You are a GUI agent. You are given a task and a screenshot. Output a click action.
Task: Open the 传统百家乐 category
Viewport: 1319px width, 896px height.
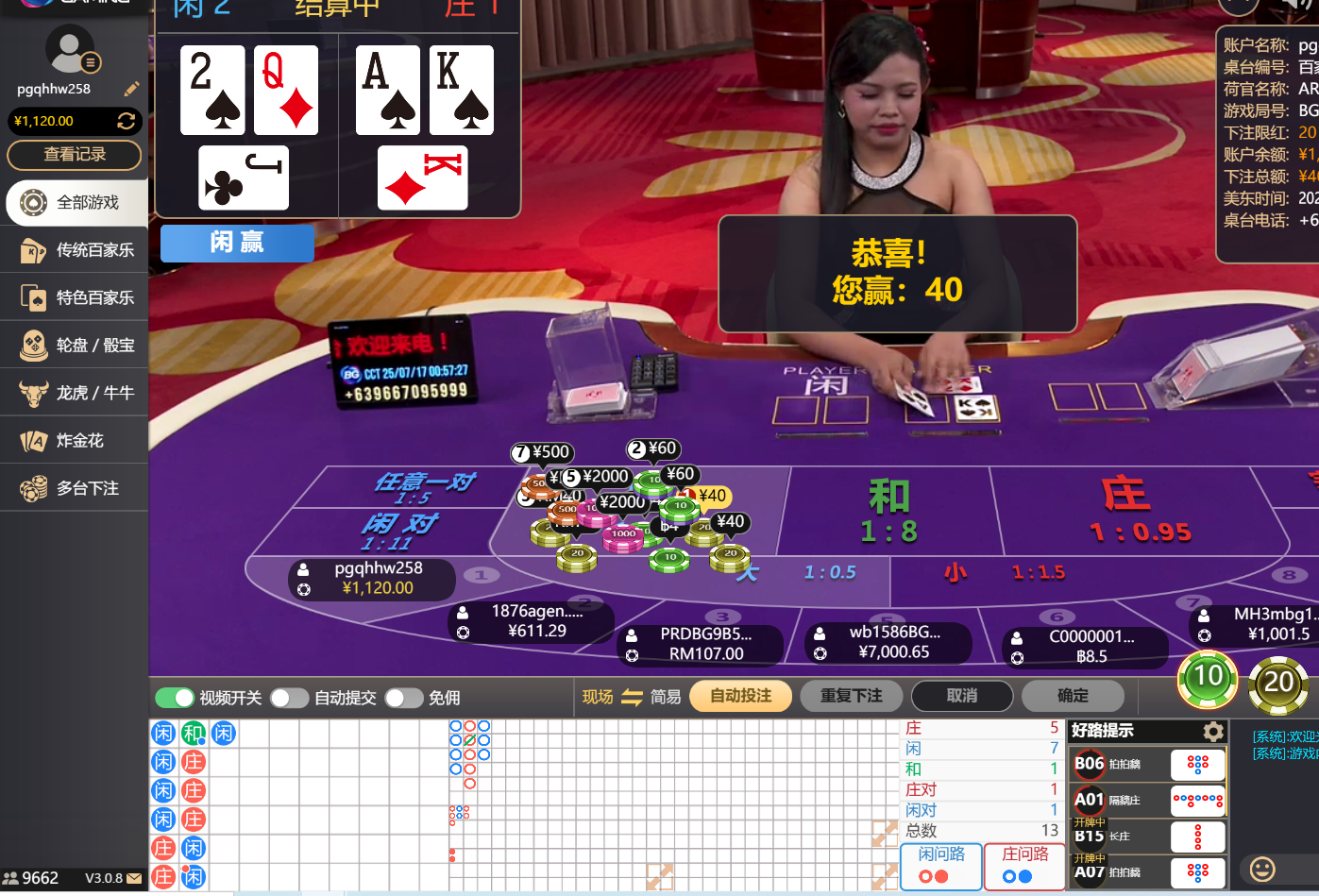pos(76,250)
